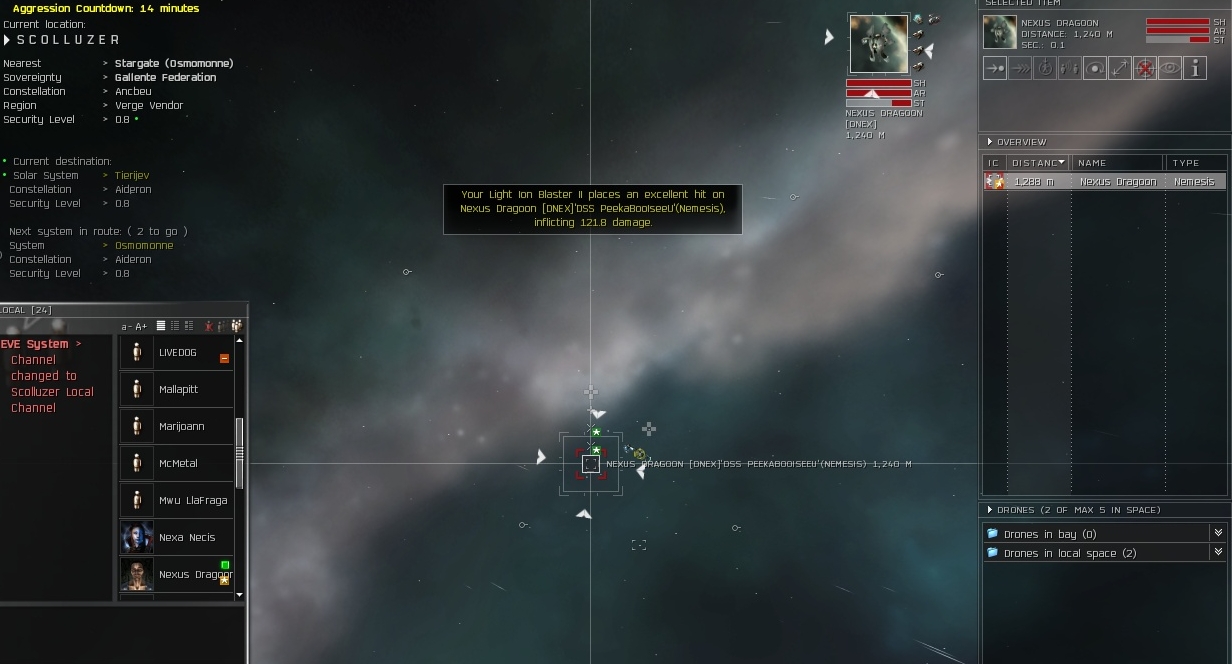Viewport: 1232px width, 664px height.
Task: Click the Look At eye button
Action: tap(1170, 68)
